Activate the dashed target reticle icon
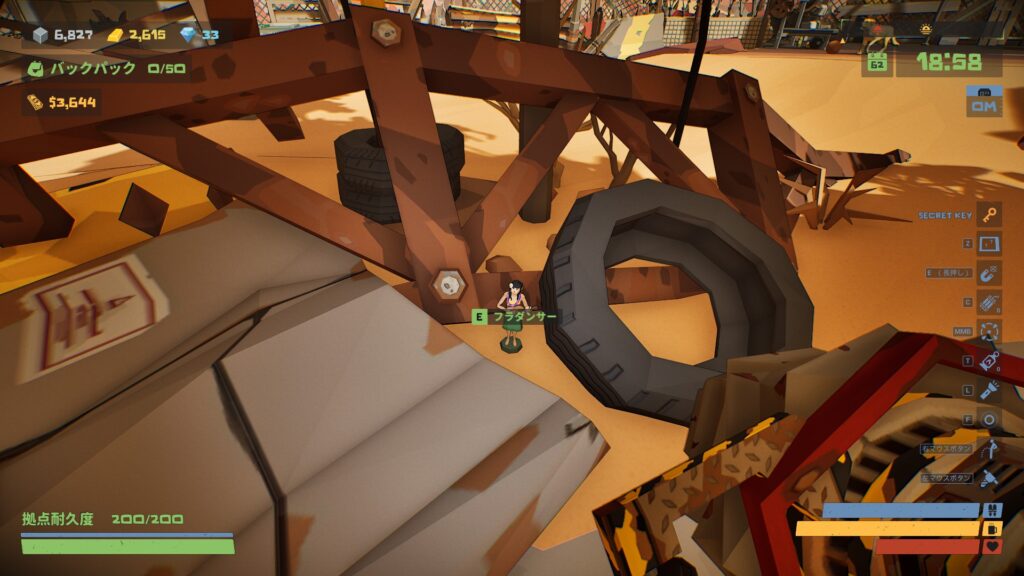1024x576 pixels. [989, 332]
